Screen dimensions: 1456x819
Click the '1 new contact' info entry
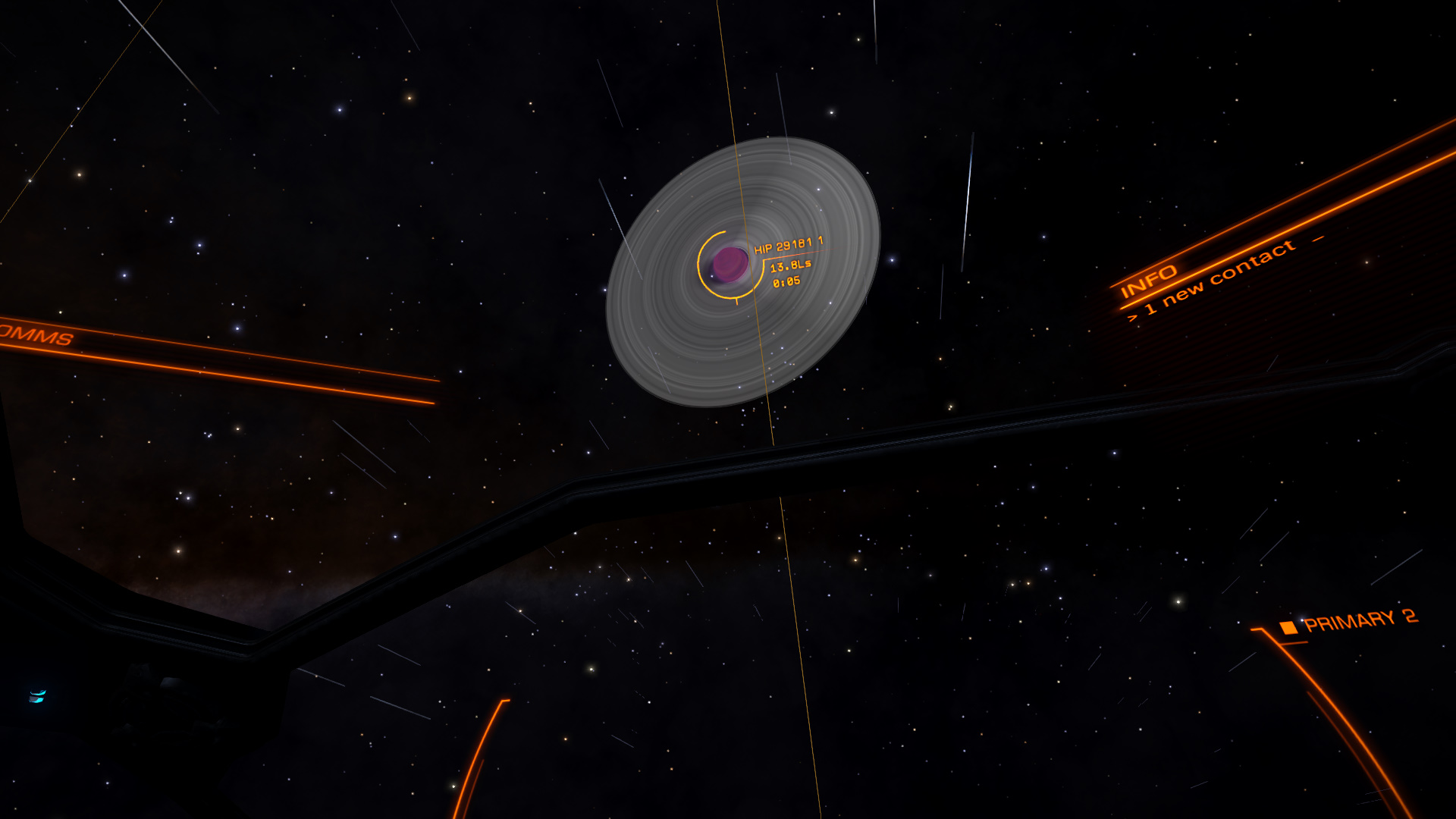(x=1219, y=278)
